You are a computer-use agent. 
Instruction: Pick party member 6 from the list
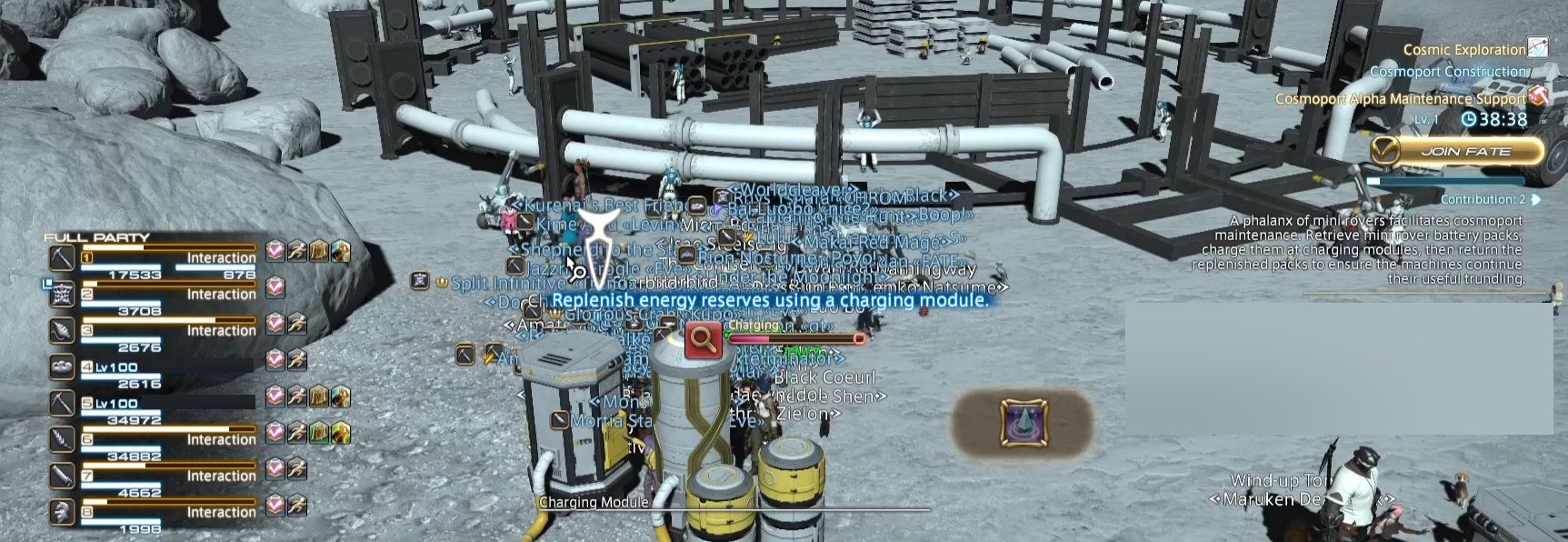tap(62, 440)
